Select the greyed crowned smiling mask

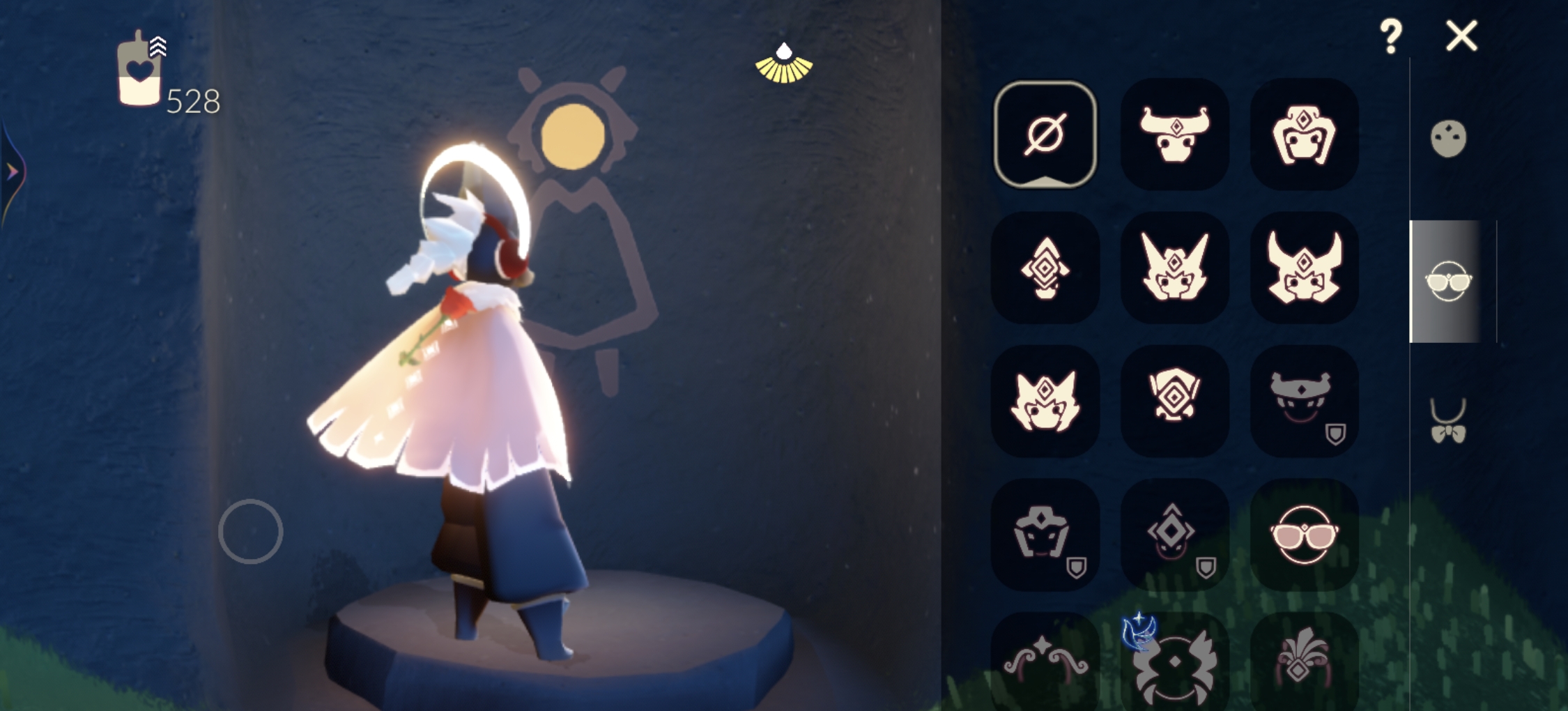(1304, 402)
